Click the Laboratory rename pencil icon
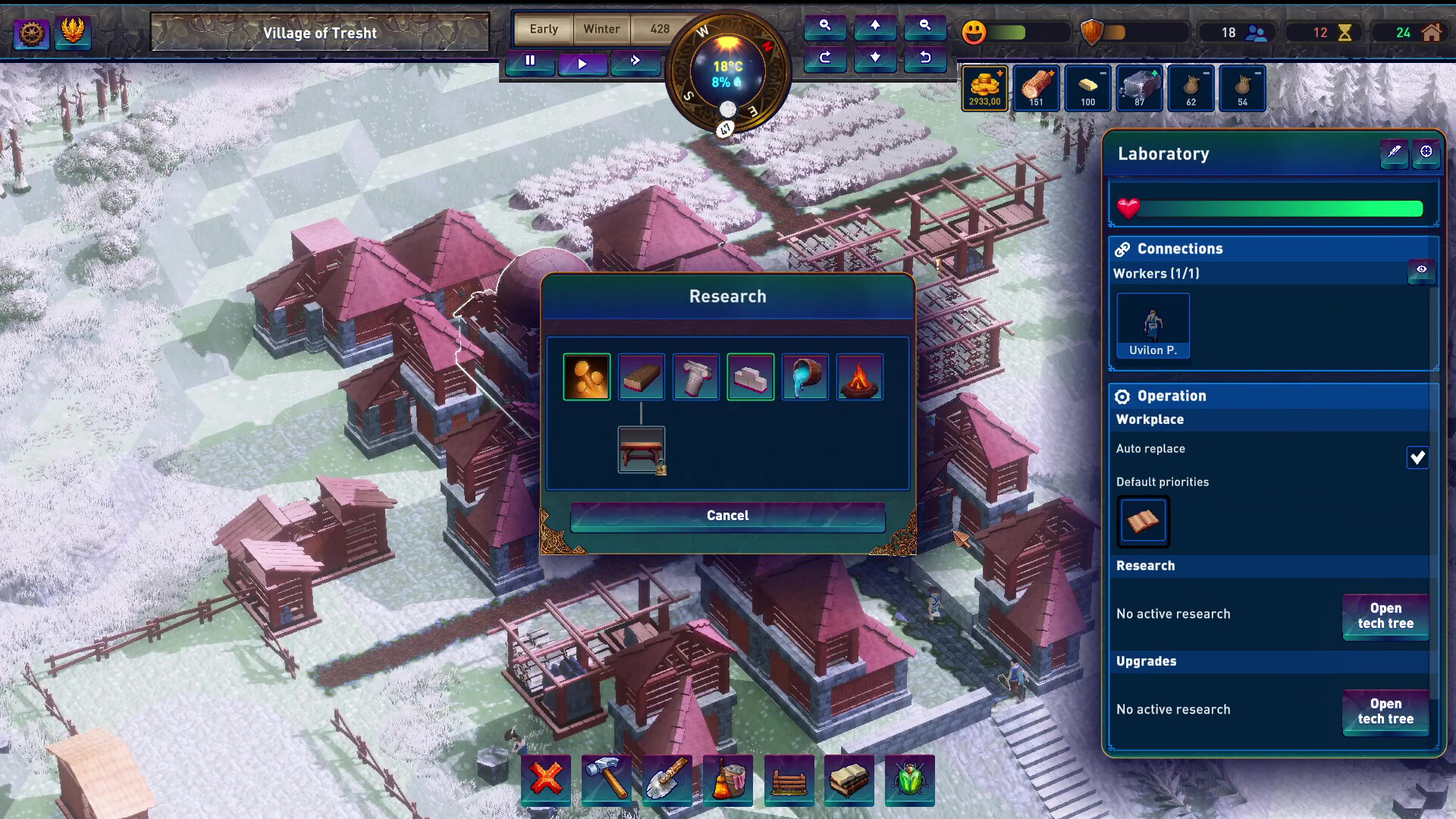This screenshot has width=1456, height=819. pyautogui.click(x=1394, y=152)
